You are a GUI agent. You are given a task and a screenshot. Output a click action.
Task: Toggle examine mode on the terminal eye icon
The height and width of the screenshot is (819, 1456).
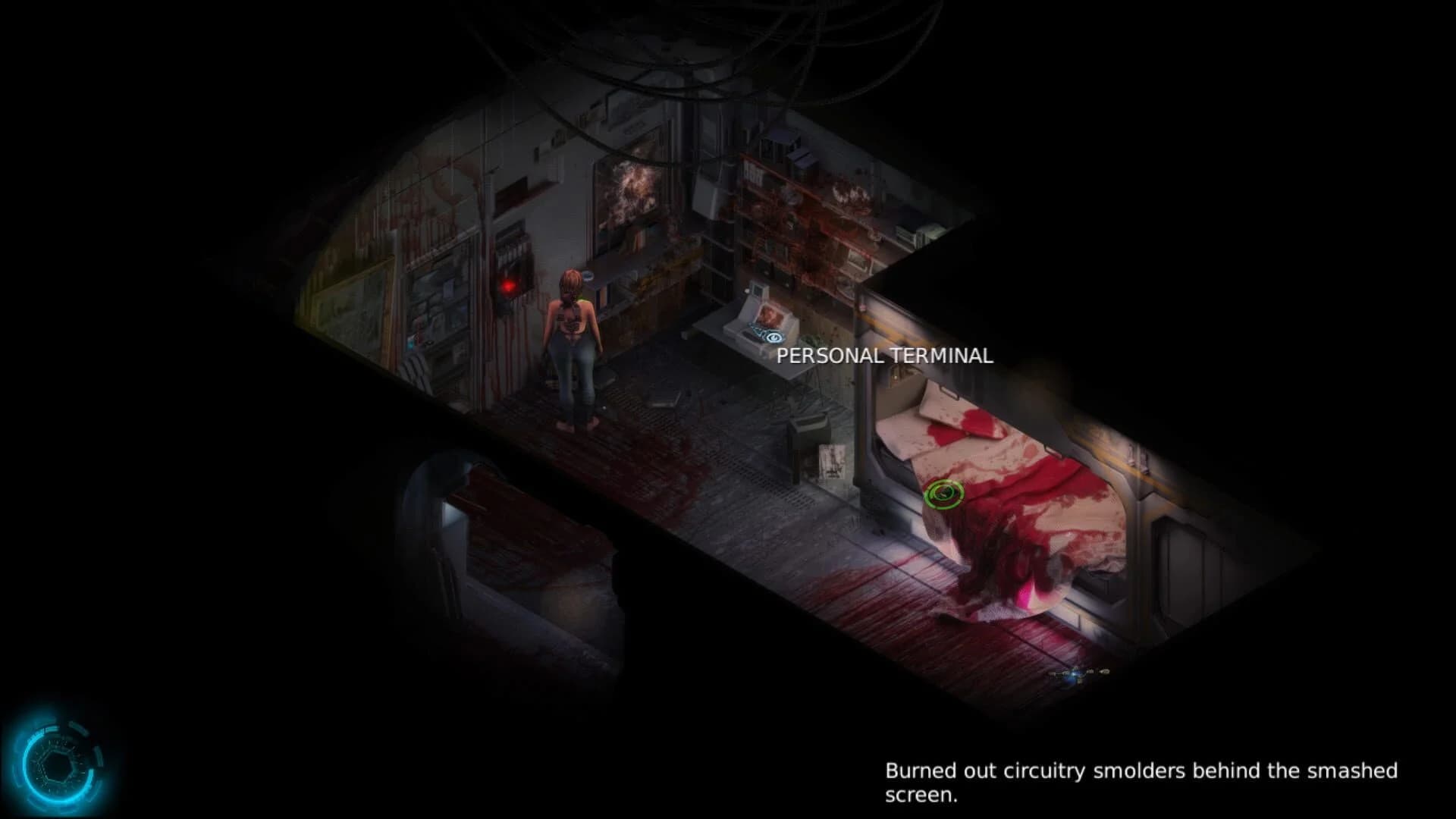774,337
